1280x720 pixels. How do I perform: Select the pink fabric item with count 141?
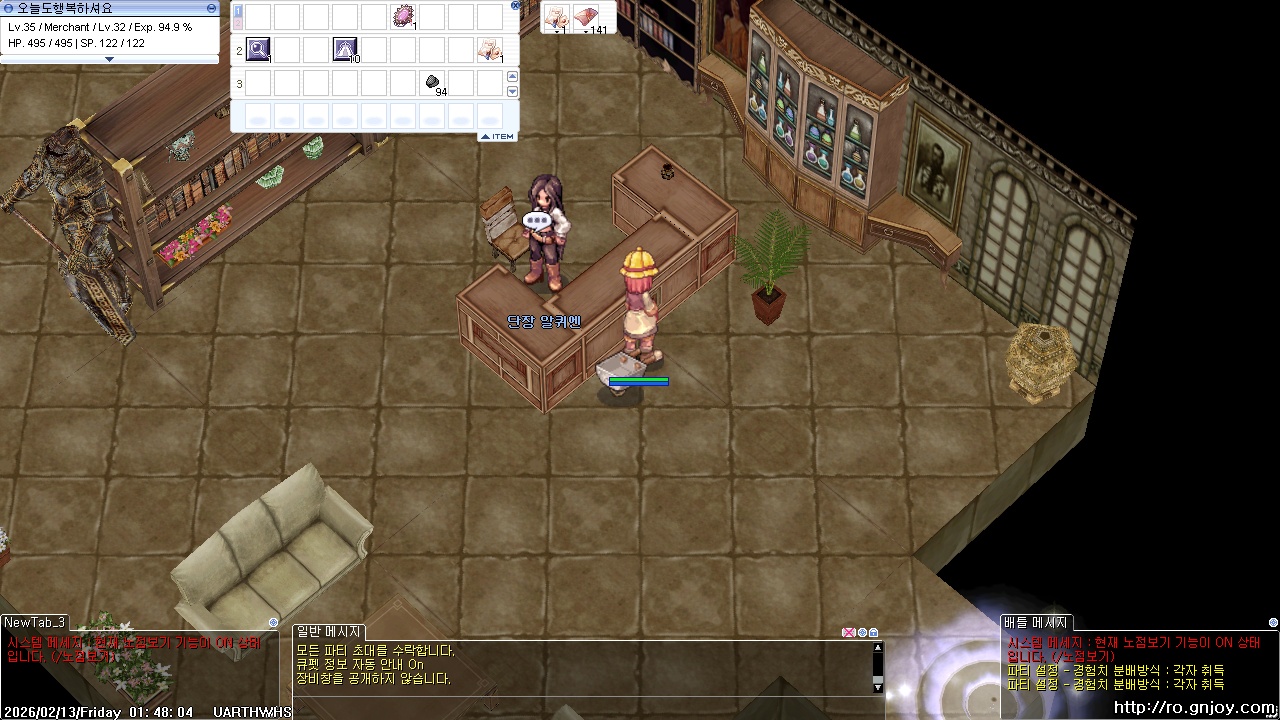[588, 16]
